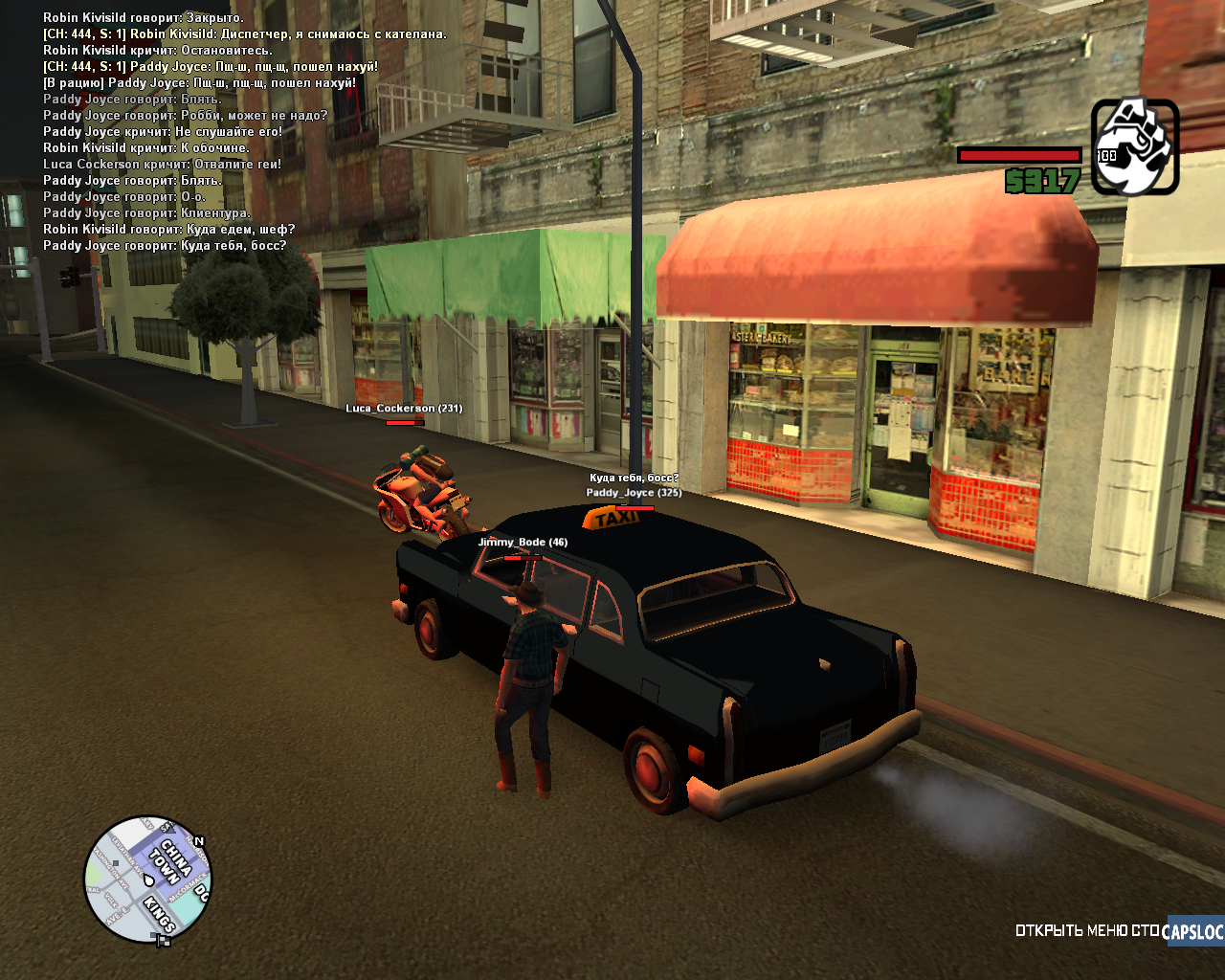Click the chat log messages
Viewport: 1225px width, 980px height.
tap(244, 132)
